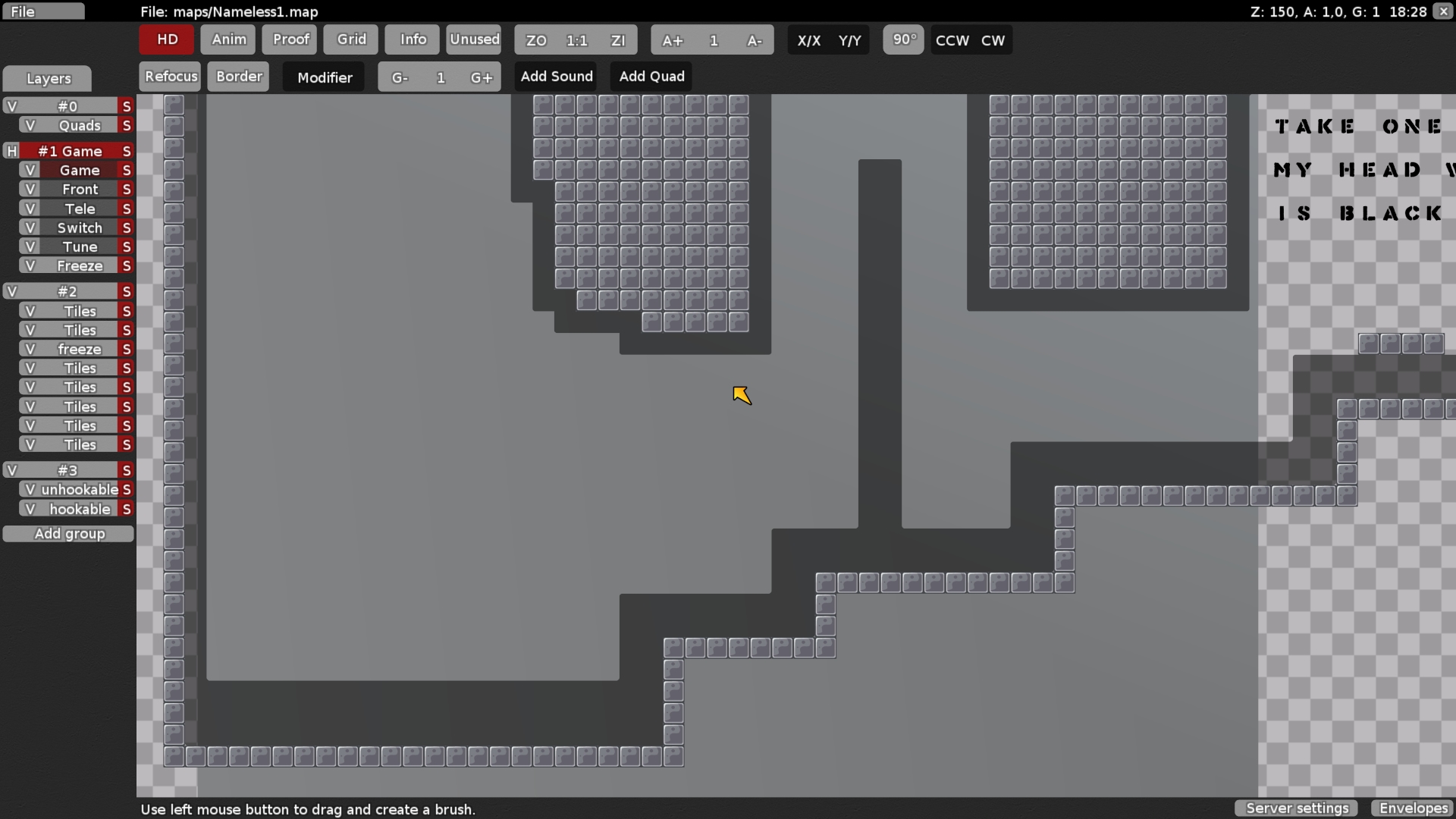Rotate the brush counter-clockwise with CCW

tap(952, 40)
